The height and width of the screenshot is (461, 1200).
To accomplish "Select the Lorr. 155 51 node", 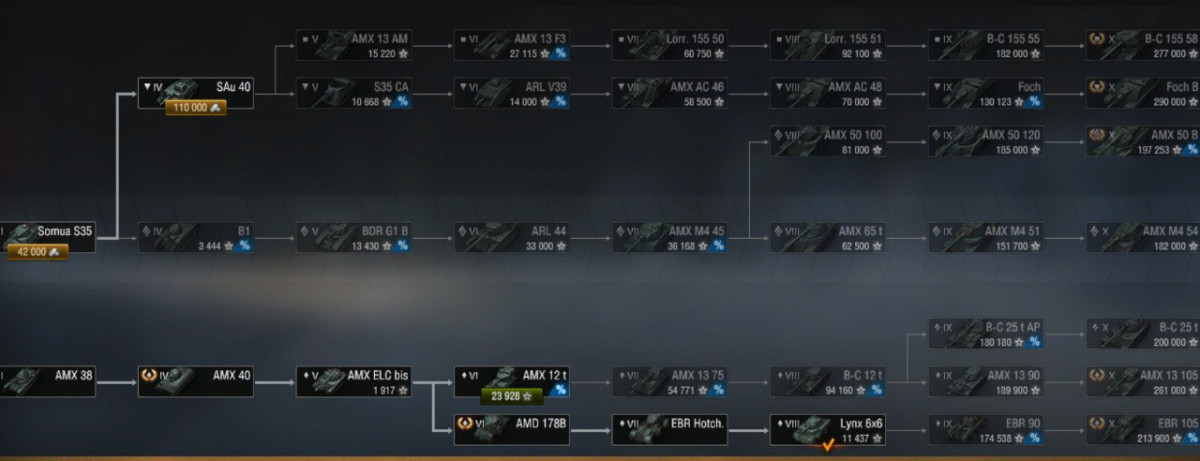I will 828,46.
